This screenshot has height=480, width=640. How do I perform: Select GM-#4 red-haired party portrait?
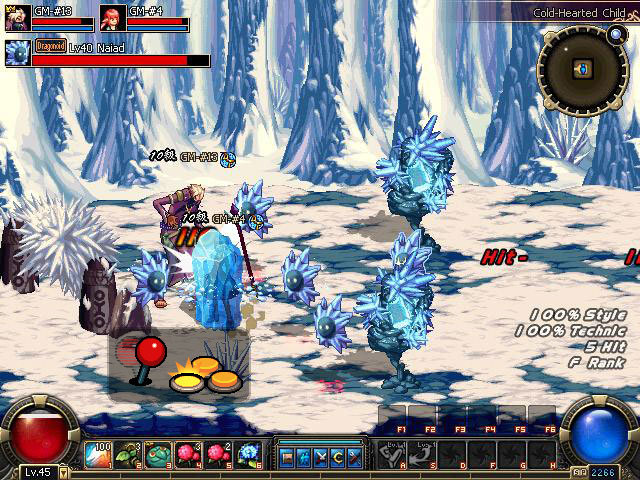[113, 18]
